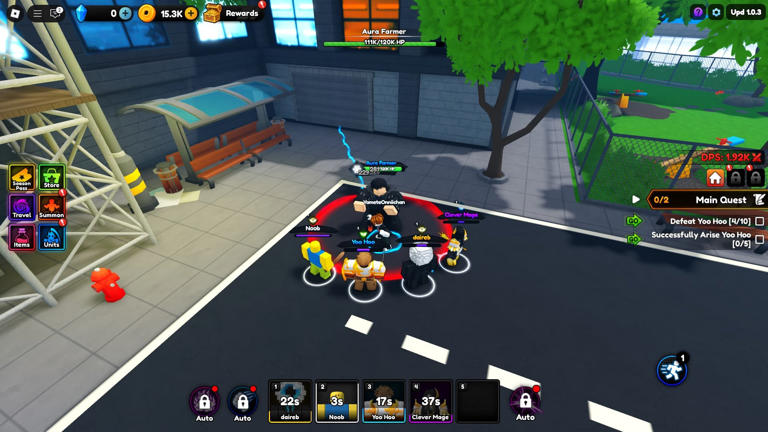Select the Yoo Hoo unit slot

(x=384, y=401)
